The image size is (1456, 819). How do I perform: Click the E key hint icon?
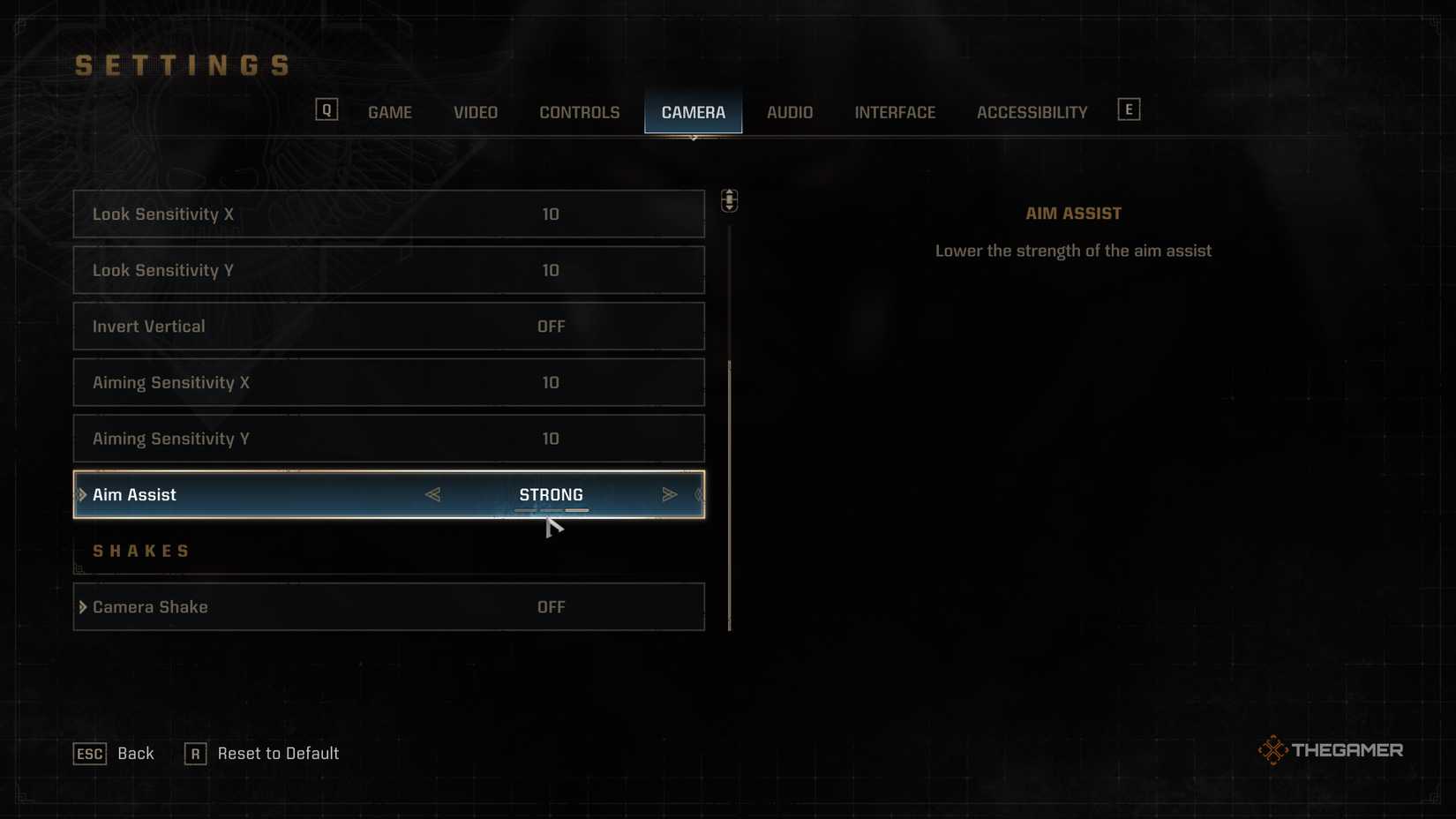[1129, 109]
